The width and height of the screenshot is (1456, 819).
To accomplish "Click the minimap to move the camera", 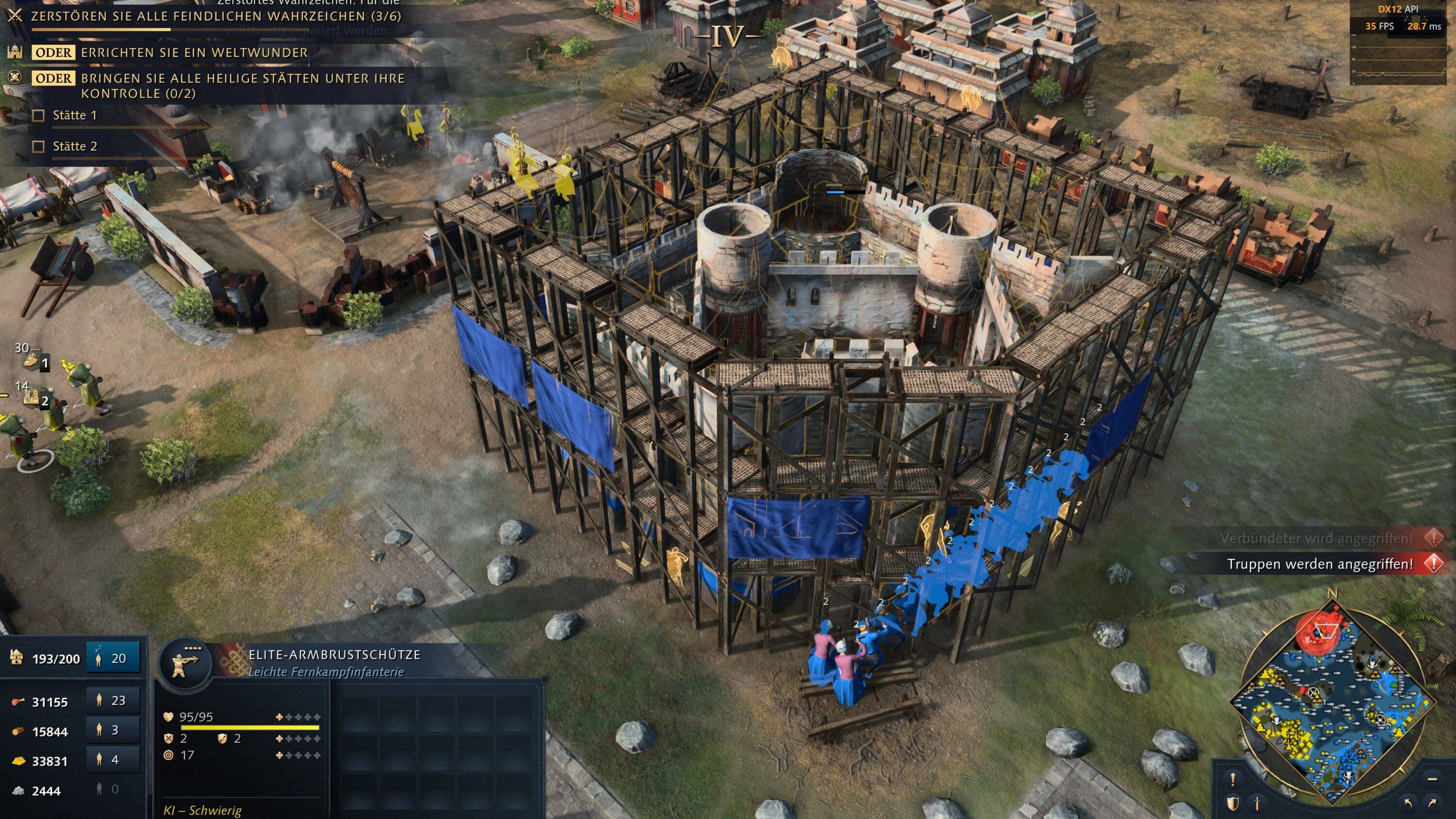I will coord(1331,701).
